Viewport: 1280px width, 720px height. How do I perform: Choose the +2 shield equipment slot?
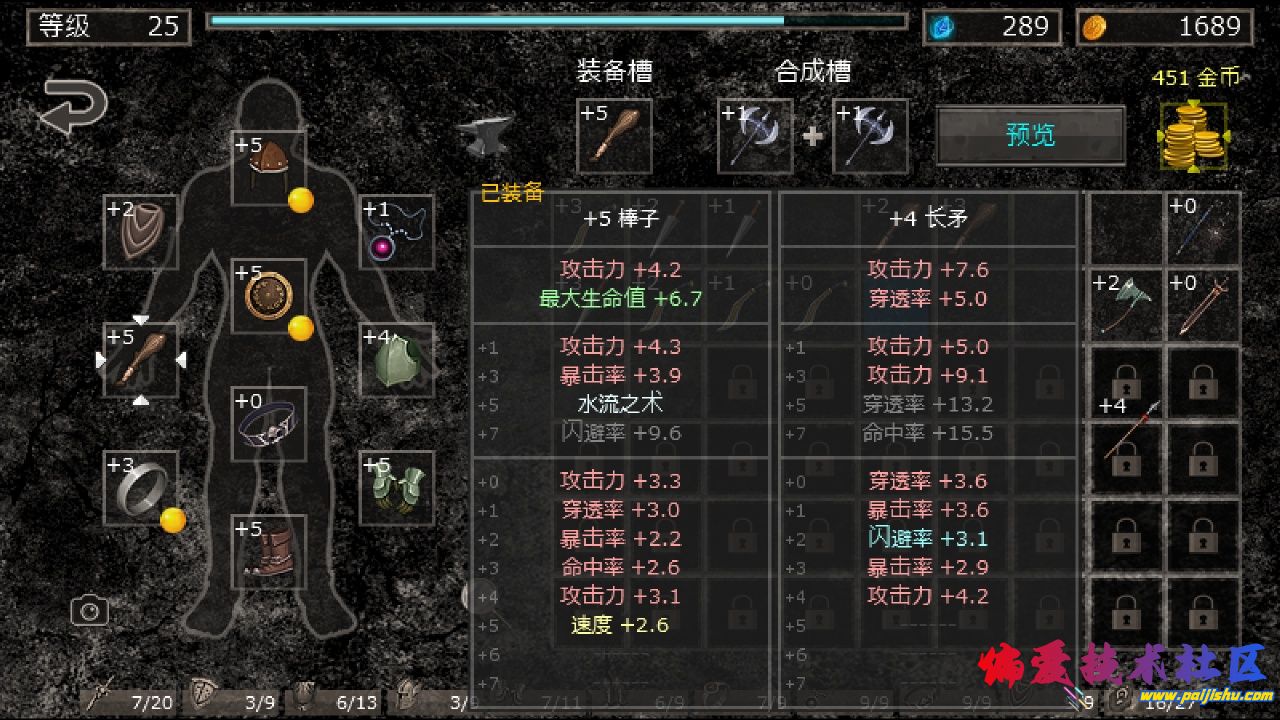[x=141, y=232]
